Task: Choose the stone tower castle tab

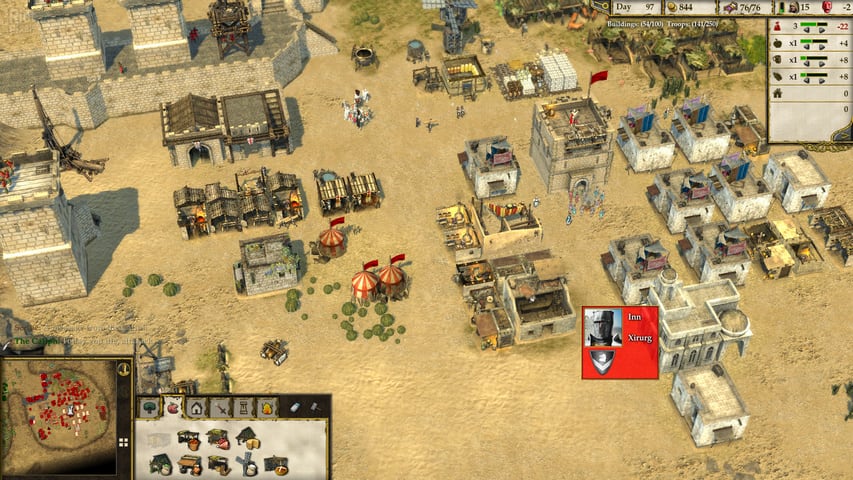Action: tap(243, 407)
